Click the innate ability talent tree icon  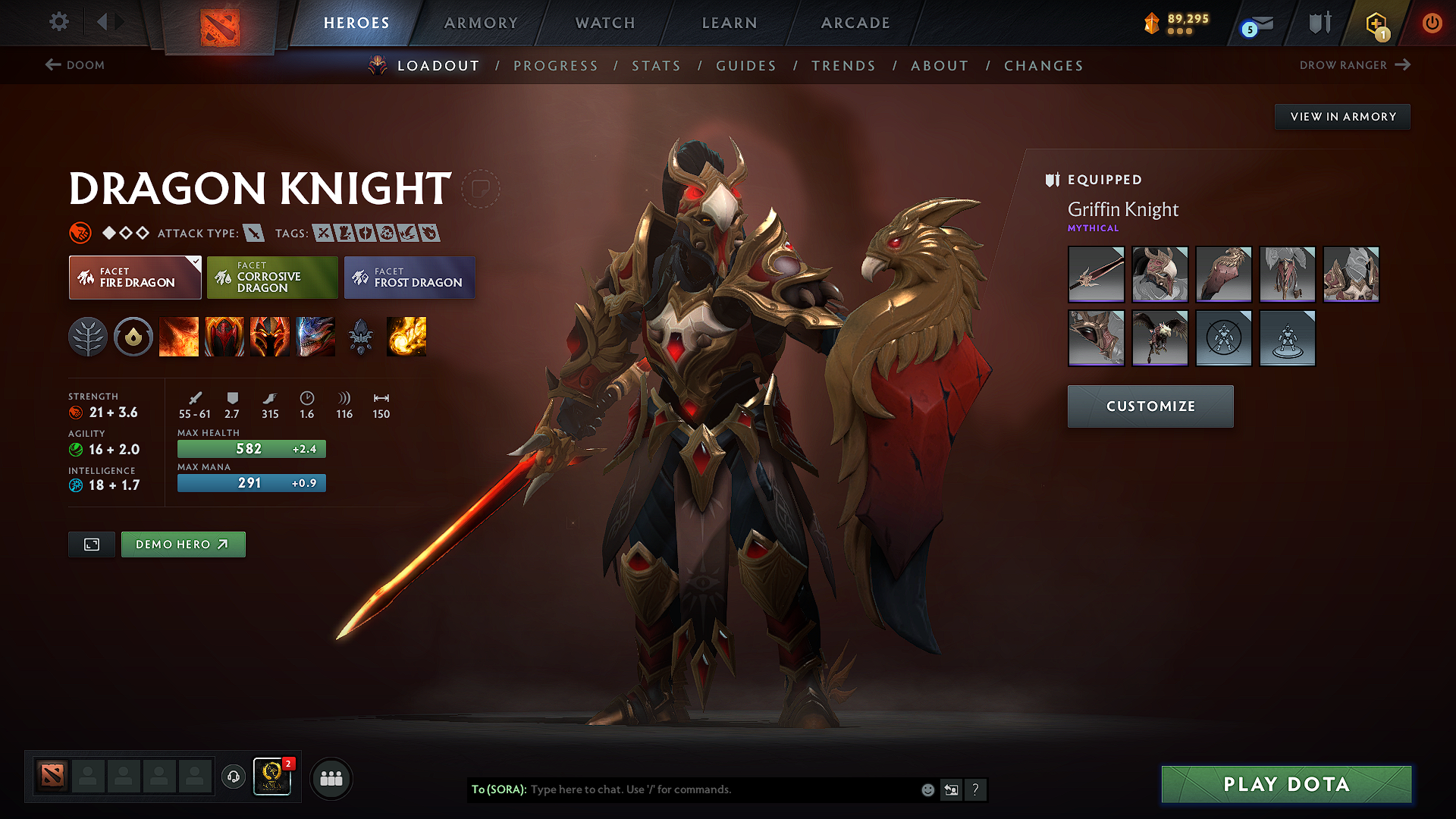[89, 337]
